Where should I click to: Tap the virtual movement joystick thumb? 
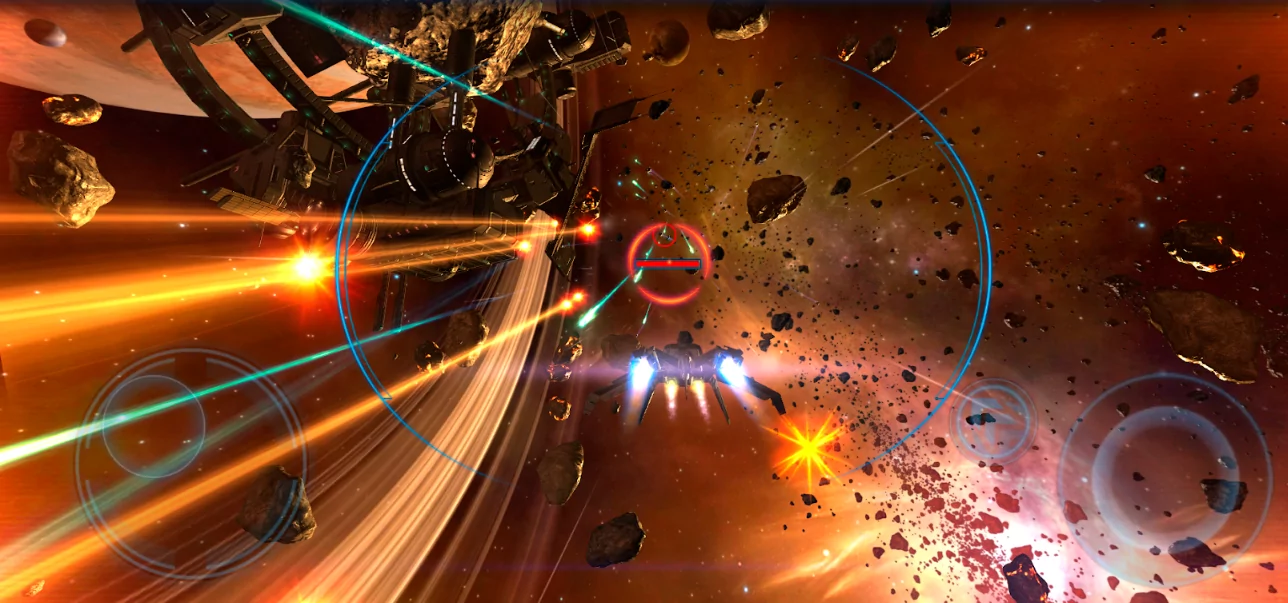pos(153,425)
